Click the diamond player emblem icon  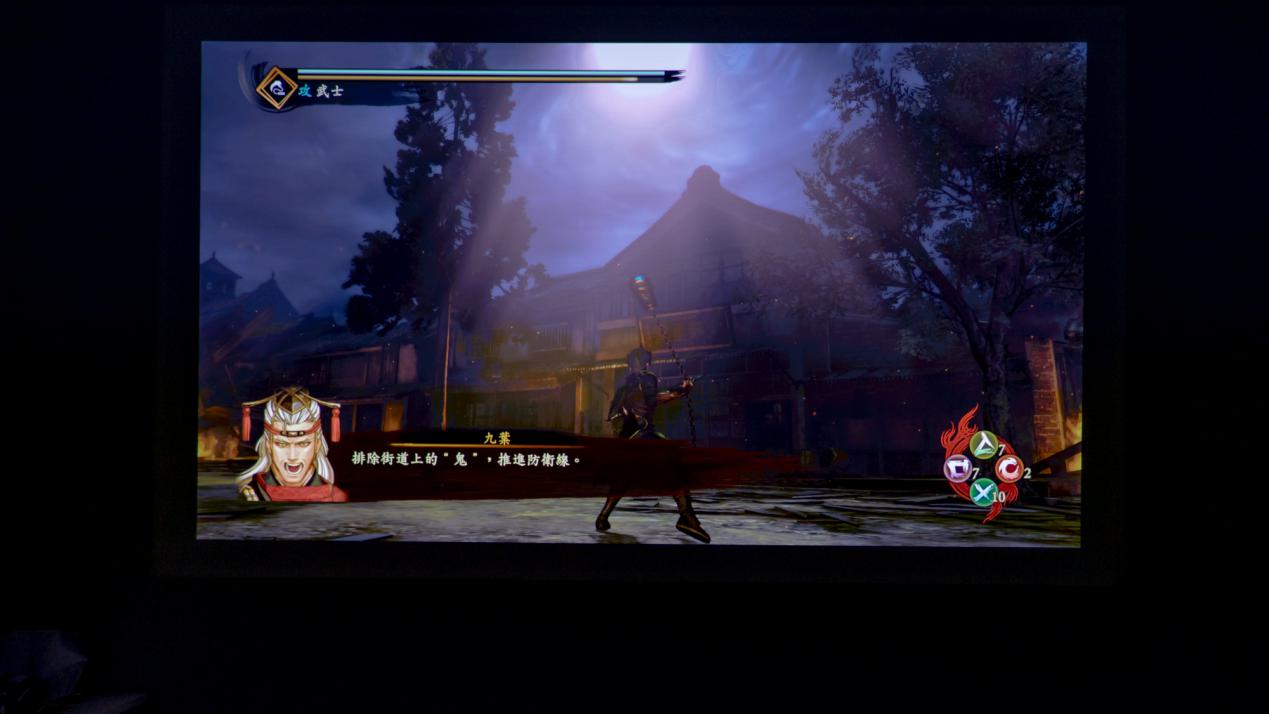[x=276, y=87]
